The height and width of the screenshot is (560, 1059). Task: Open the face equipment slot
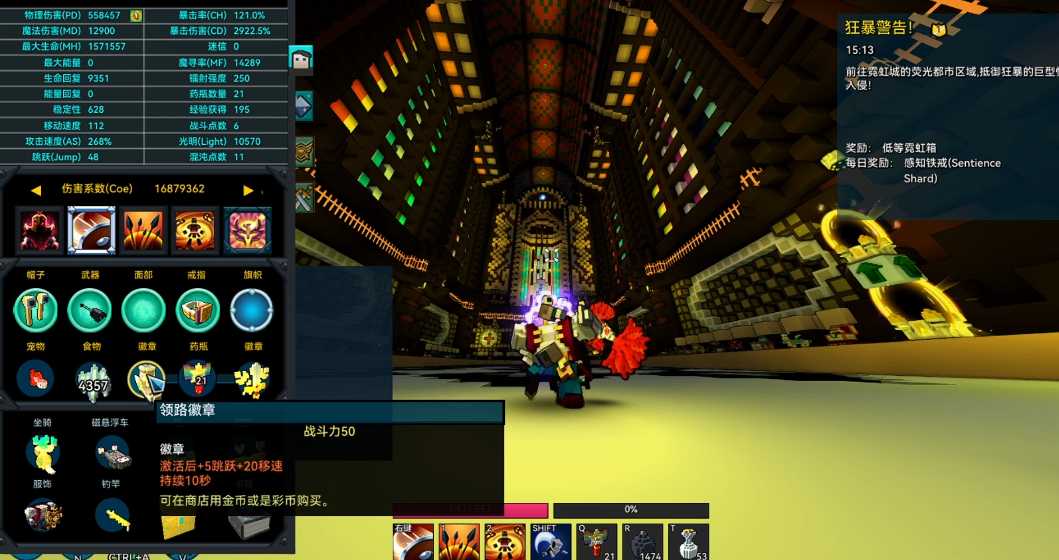[143, 310]
